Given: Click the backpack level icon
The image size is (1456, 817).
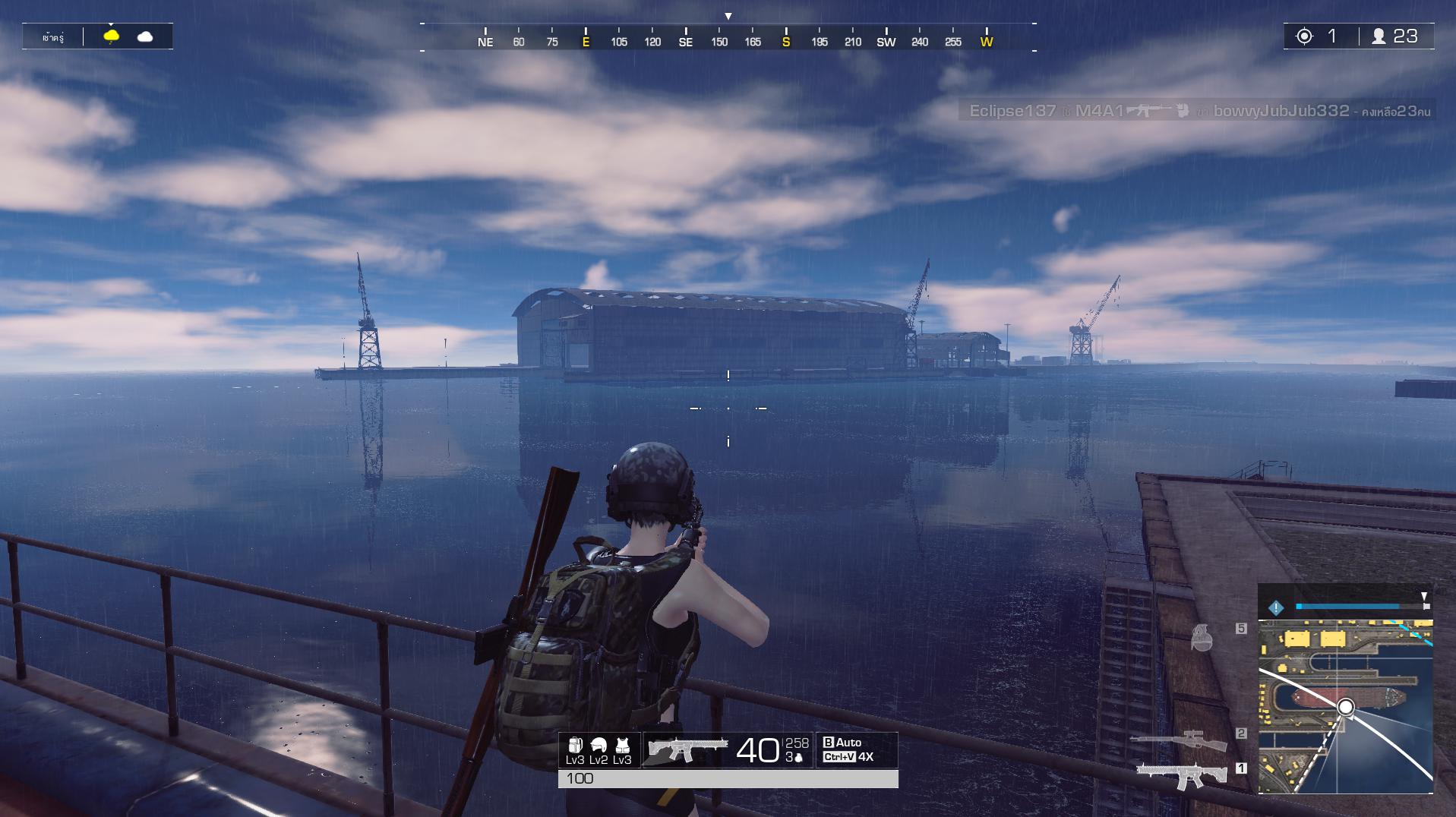Looking at the screenshot, I should [575, 746].
